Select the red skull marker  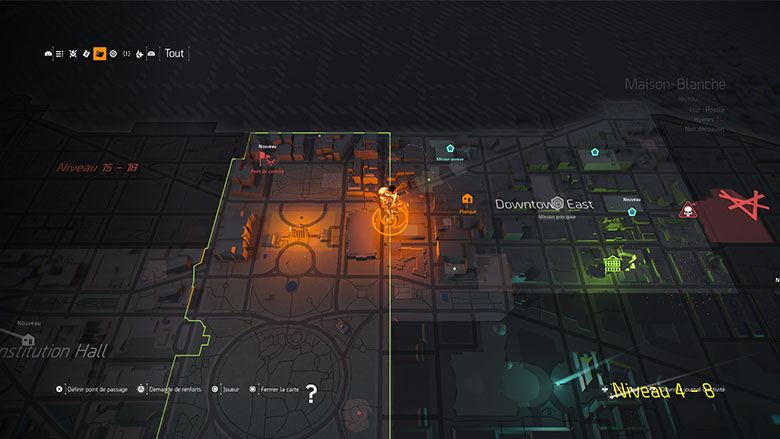pos(688,210)
